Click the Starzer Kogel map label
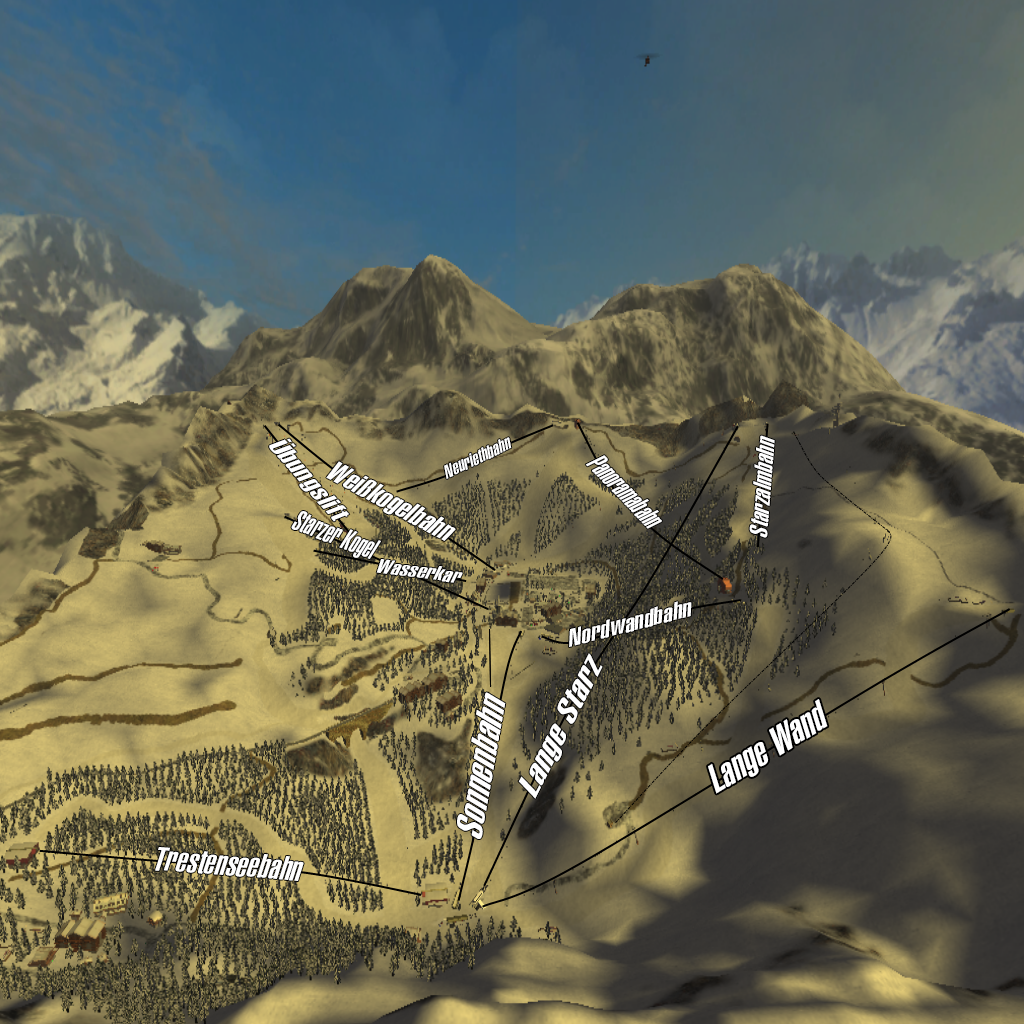 [333, 536]
